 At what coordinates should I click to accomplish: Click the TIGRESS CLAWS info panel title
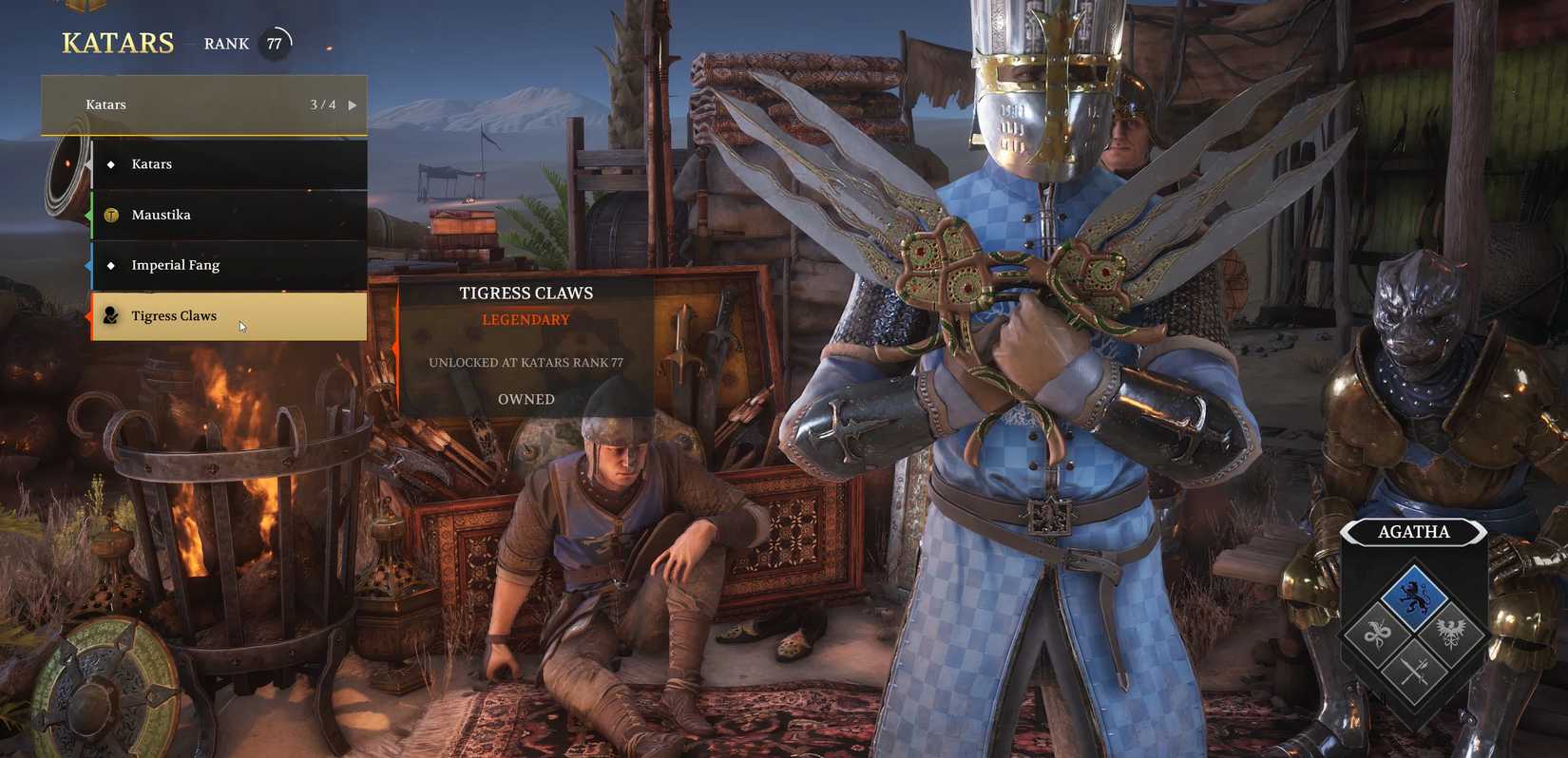(526, 293)
